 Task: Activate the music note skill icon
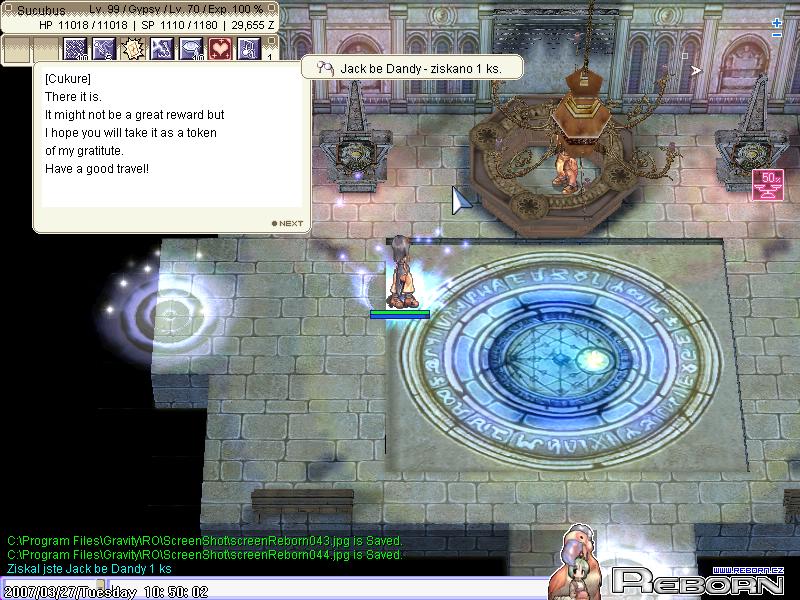pyautogui.click(x=249, y=48)
